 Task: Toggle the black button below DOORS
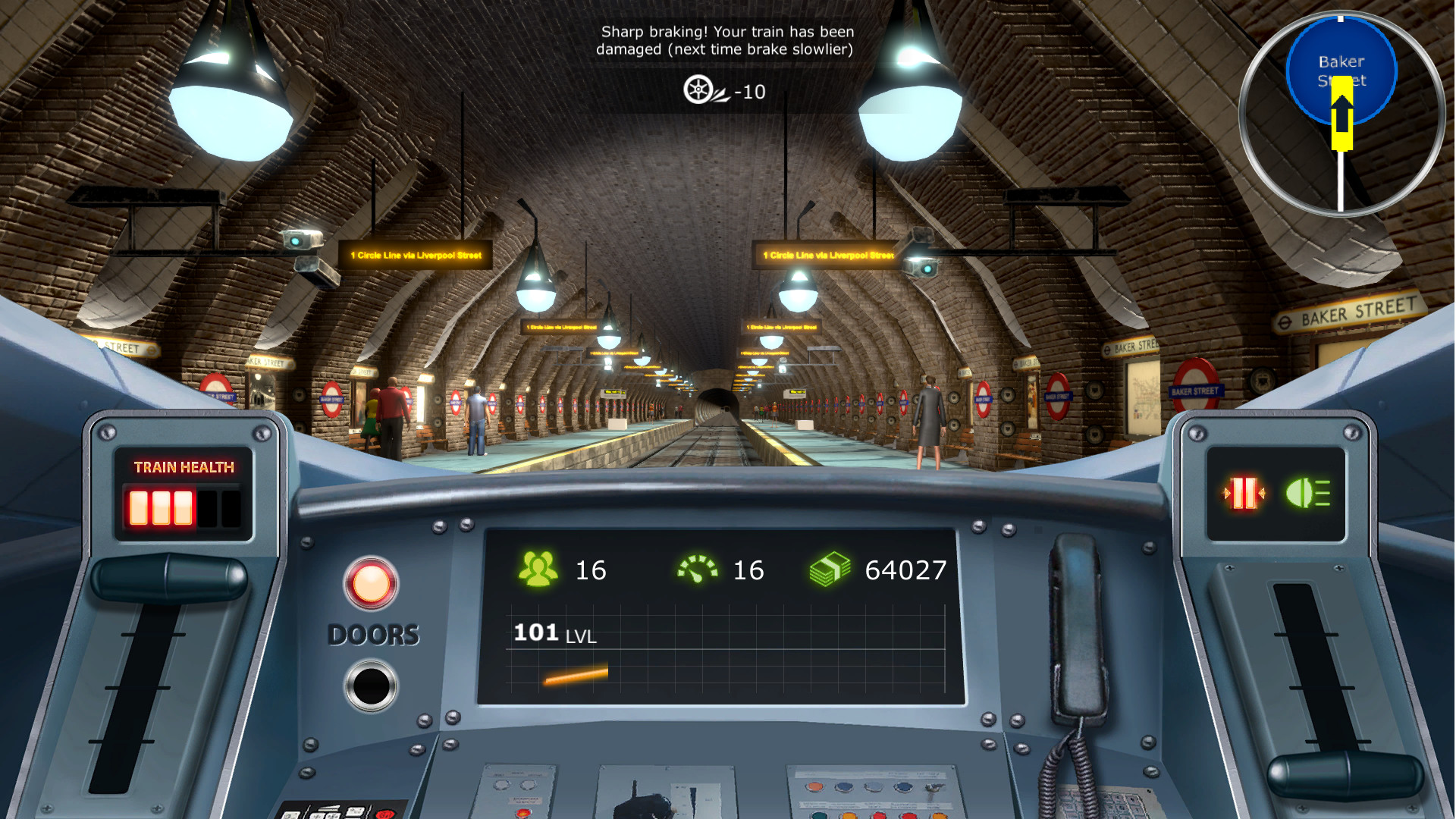coord(372,682)
